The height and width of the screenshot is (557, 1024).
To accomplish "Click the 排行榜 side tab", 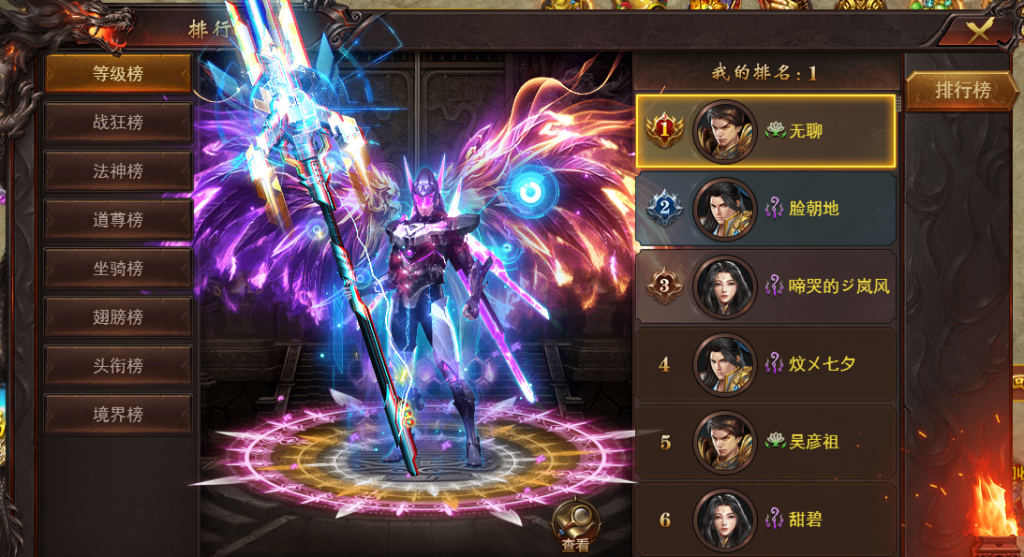I will click(962, 90).
